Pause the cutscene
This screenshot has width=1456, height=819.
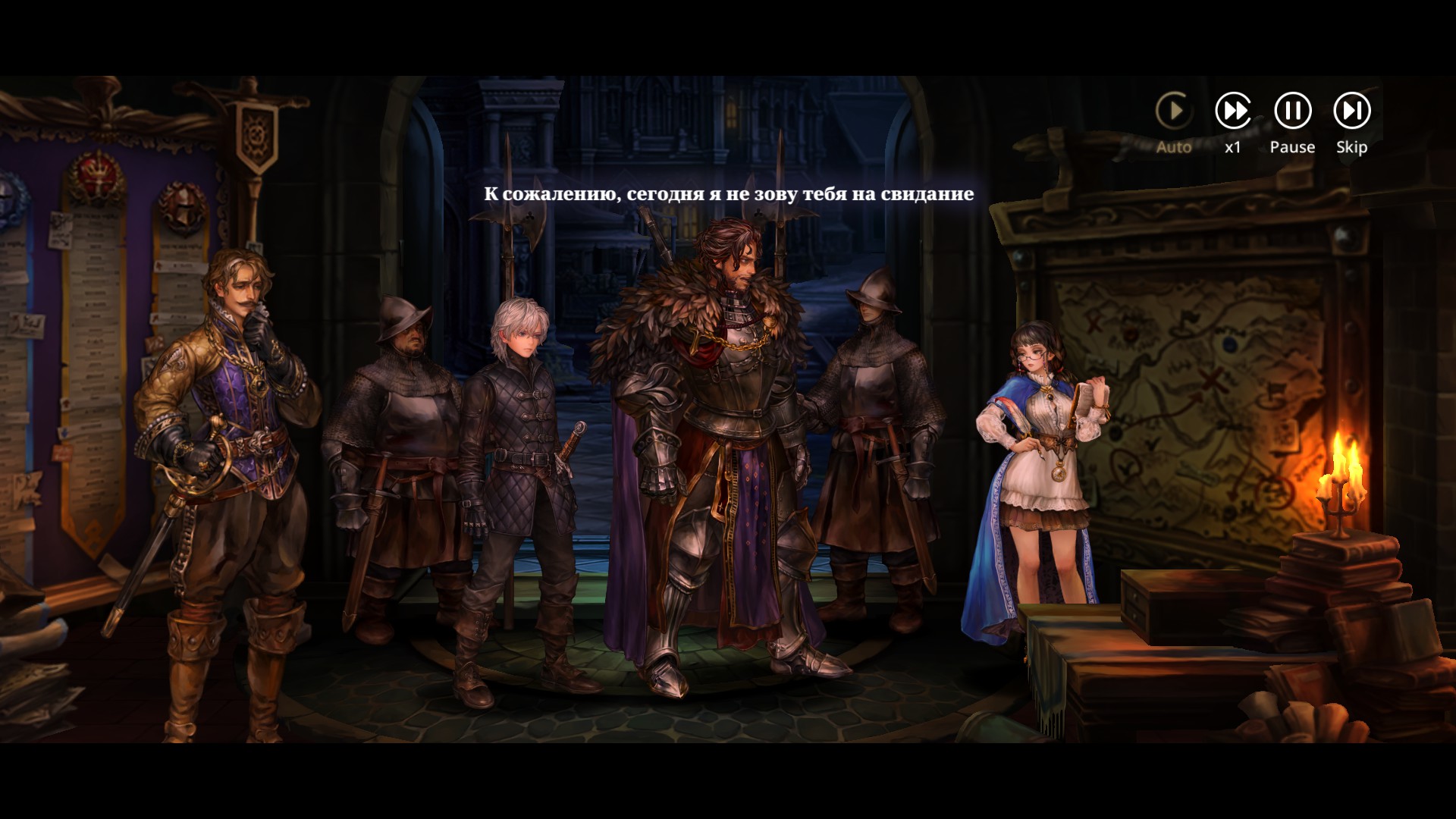1292,111
